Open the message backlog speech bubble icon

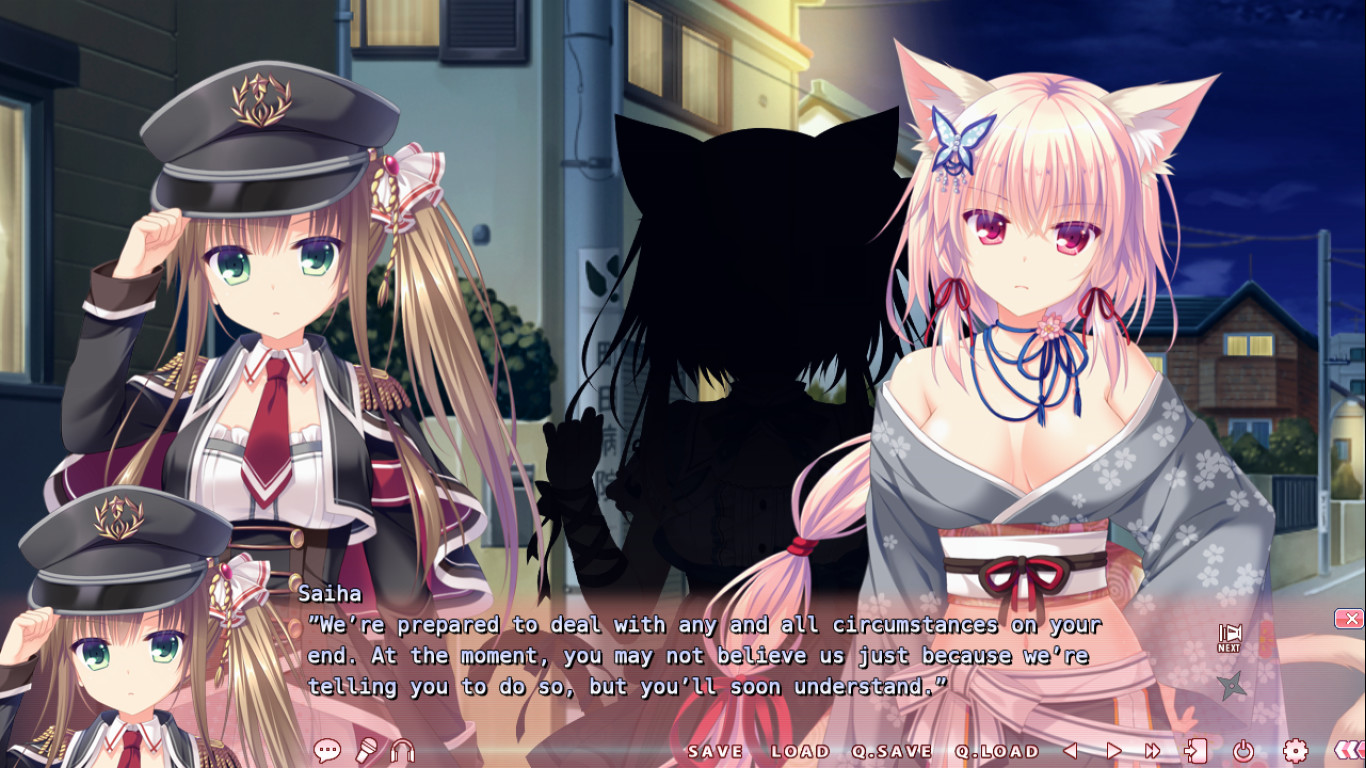pyautogui.click(x=327, y=751)
